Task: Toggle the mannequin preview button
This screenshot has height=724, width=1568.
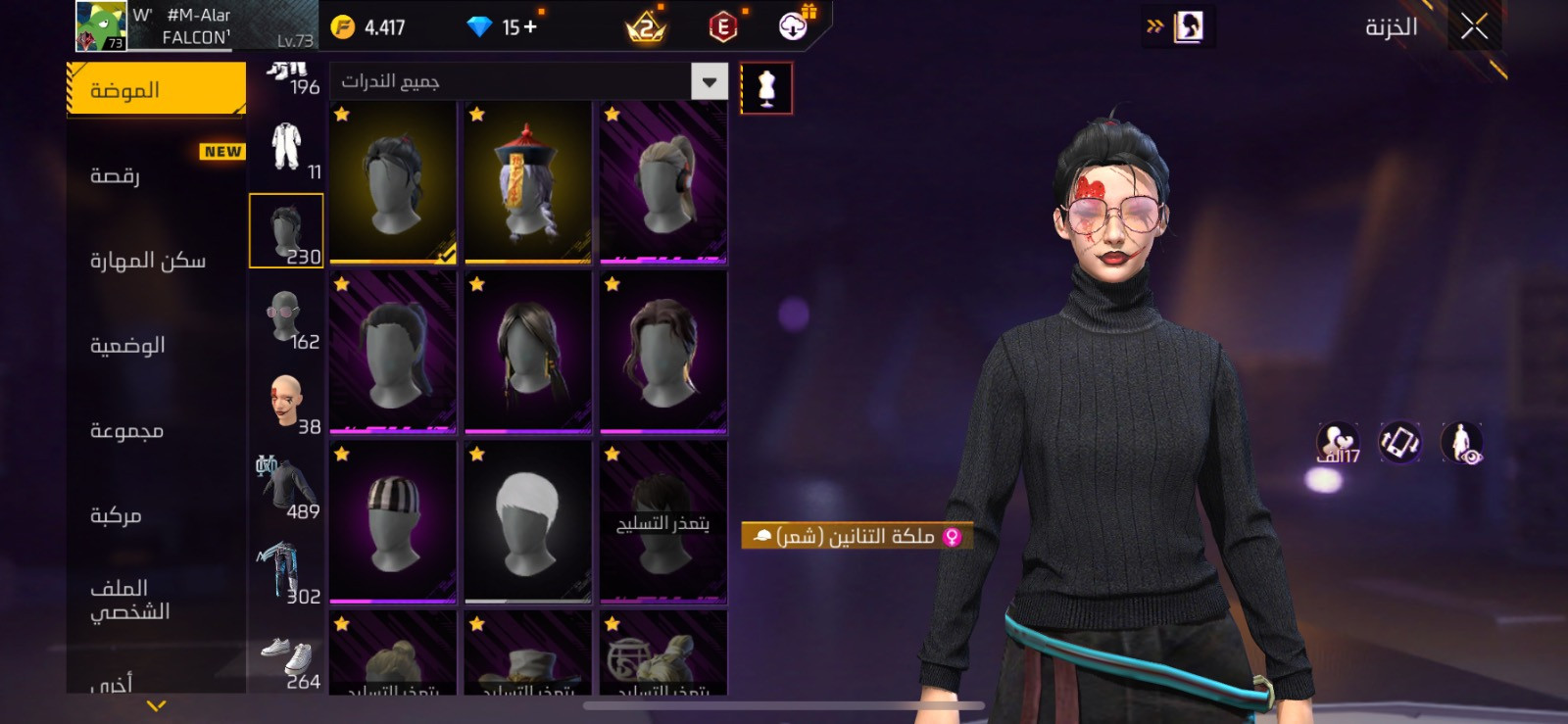Action: [766, 89]
